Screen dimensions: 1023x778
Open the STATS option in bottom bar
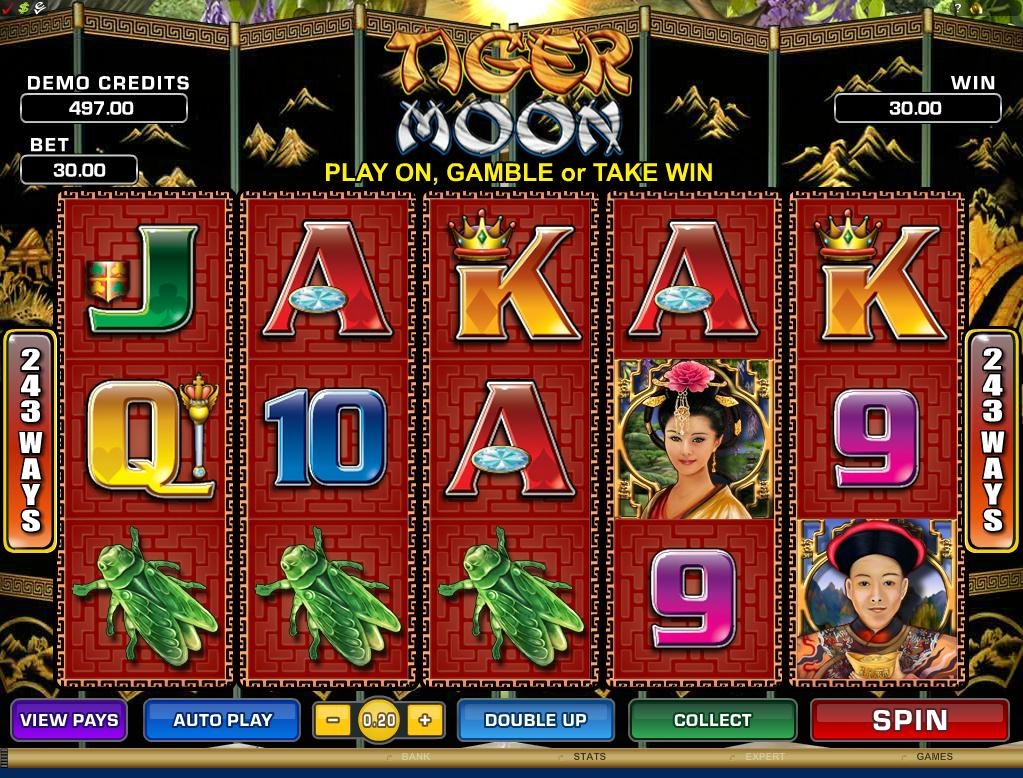588,757
